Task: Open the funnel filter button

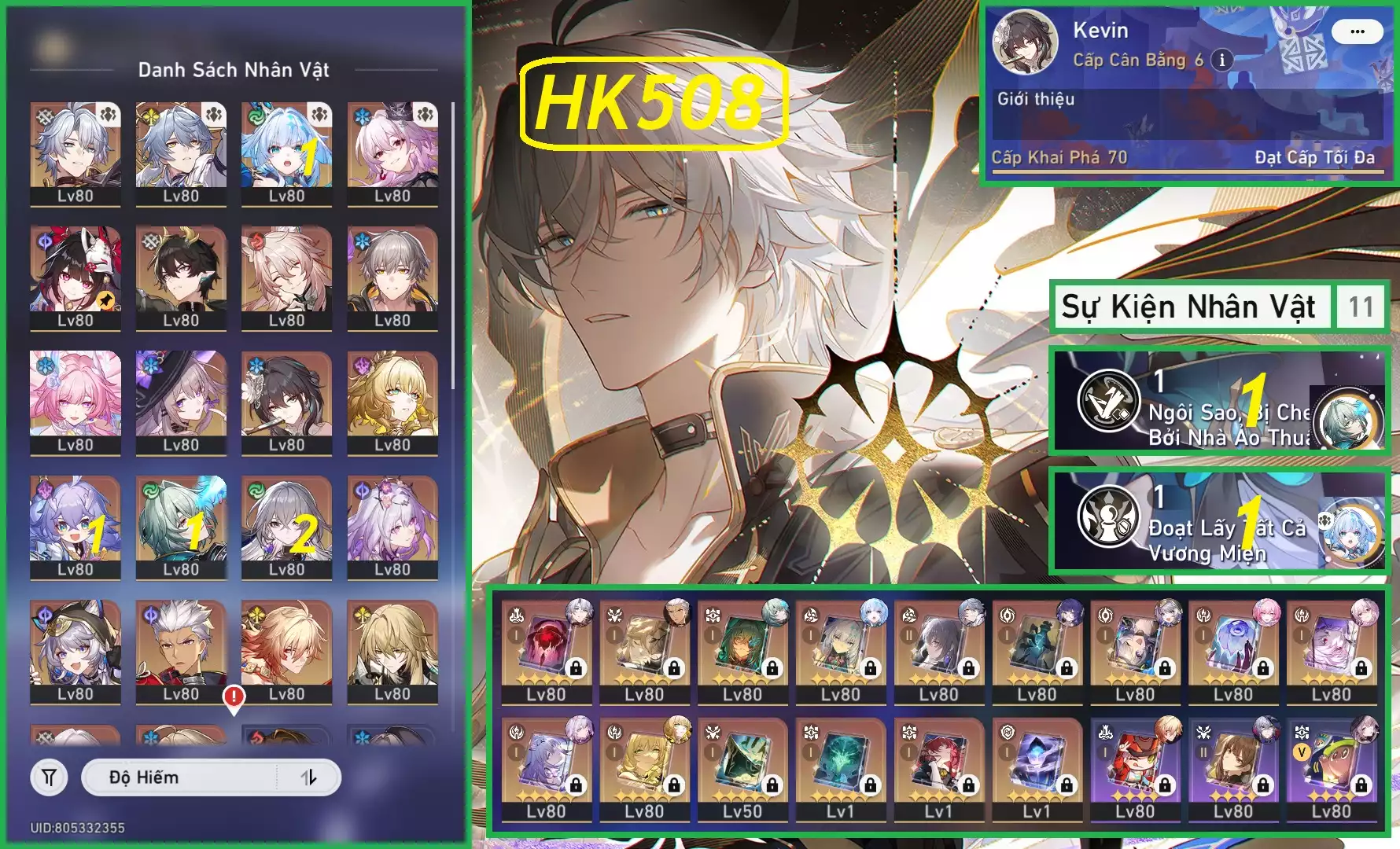Action: tap(49, 777)
